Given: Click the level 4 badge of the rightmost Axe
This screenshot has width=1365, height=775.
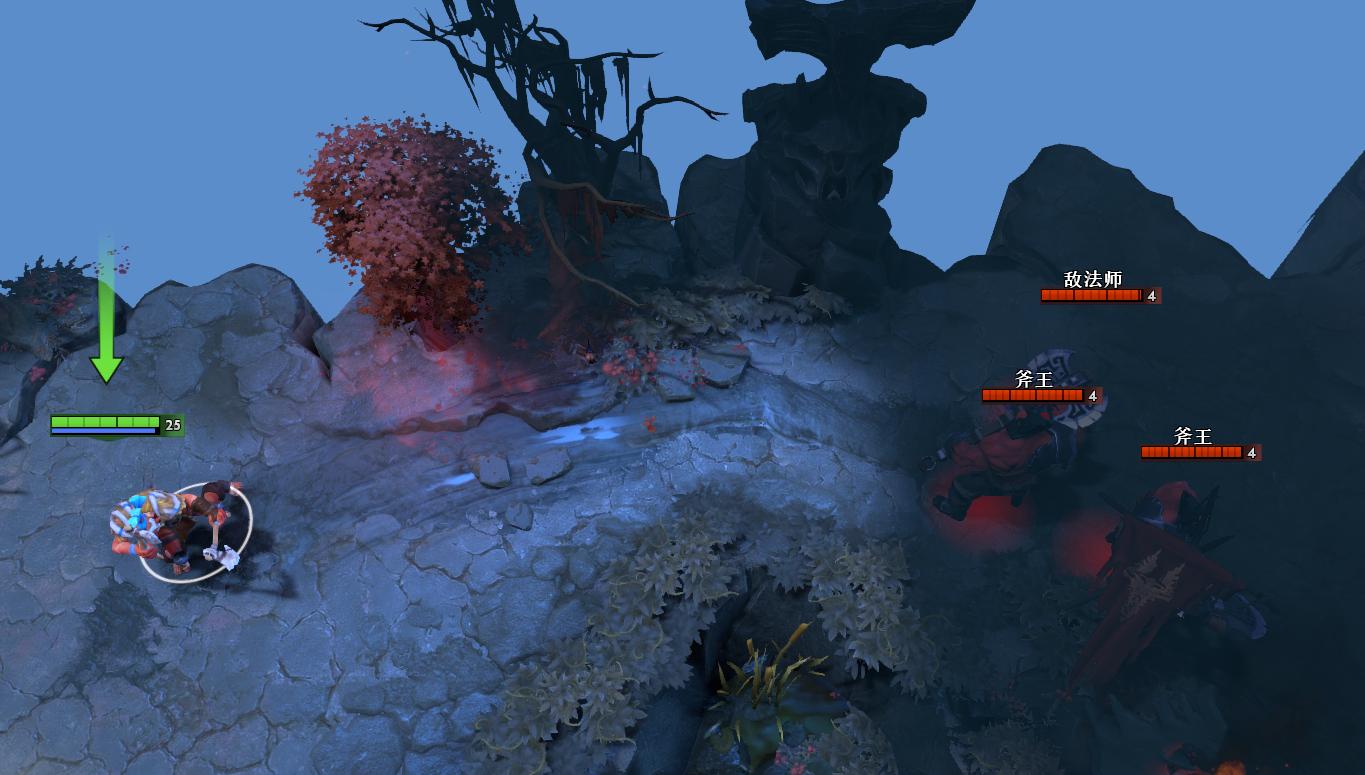Looking at the screenshot, I should pyautogui.click(x=1250, y=452).
